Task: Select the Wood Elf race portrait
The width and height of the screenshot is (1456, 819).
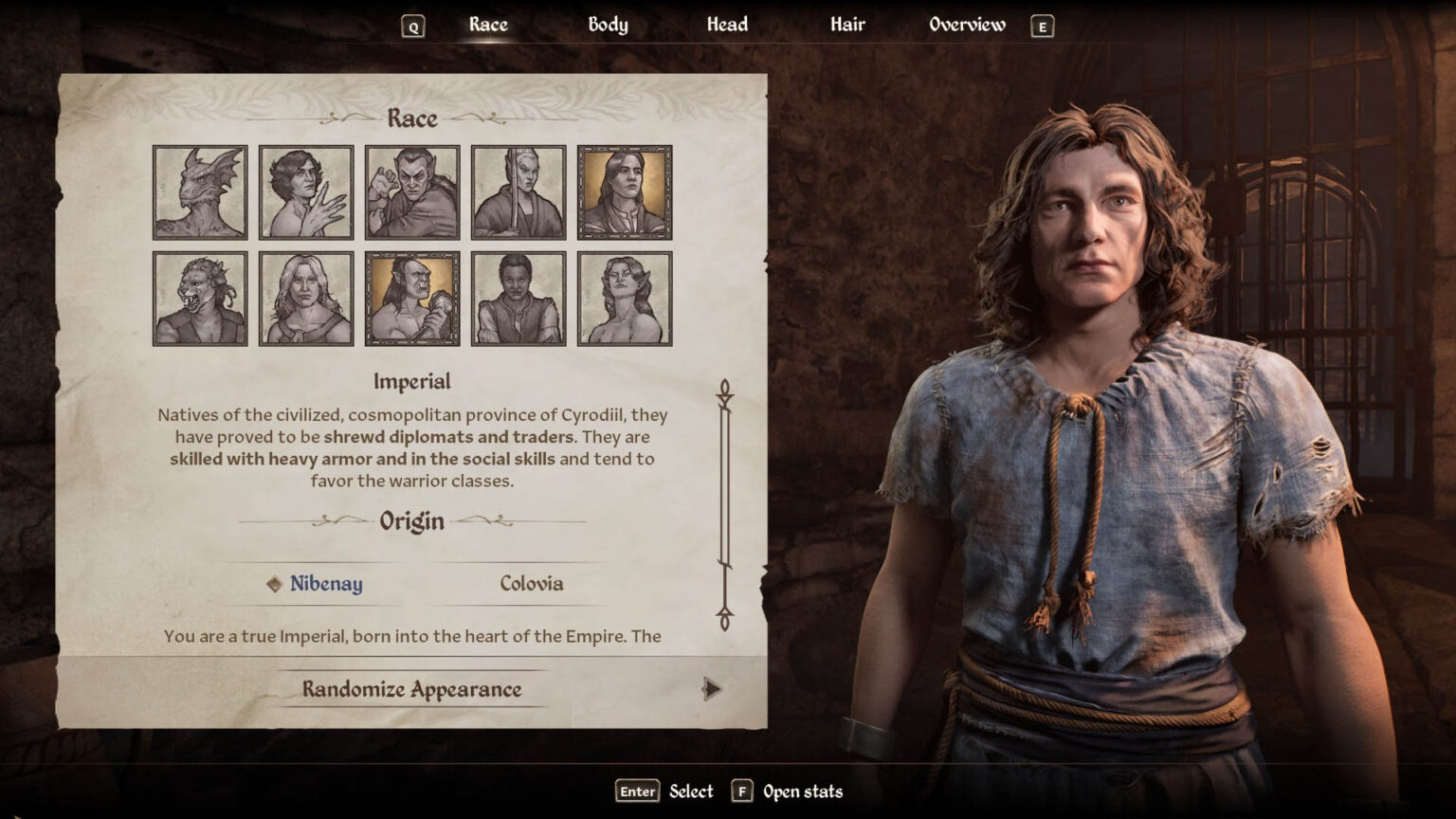Action: pos(625,297)
